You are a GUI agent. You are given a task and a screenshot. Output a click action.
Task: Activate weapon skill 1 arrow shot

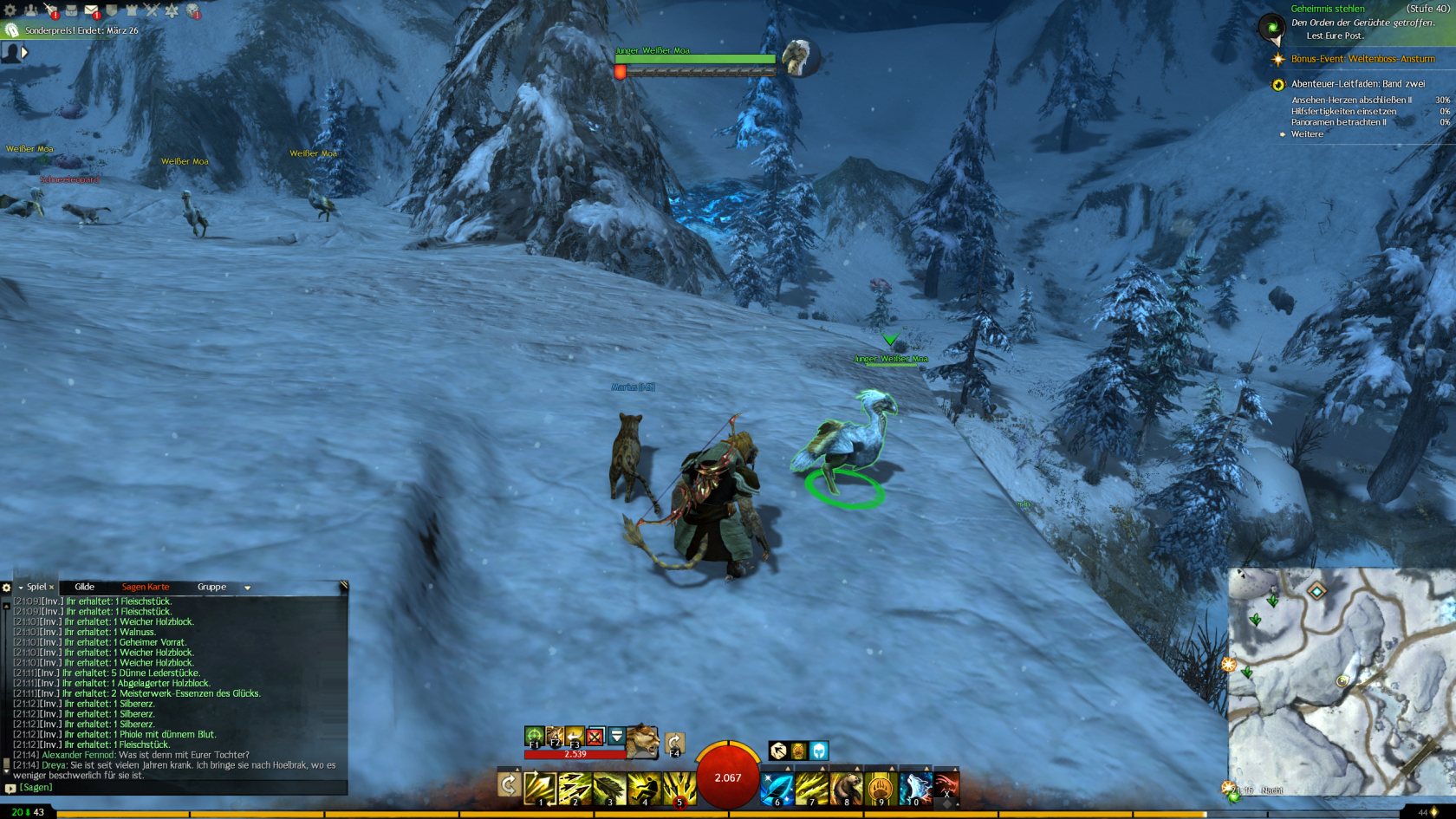[540, 789]
